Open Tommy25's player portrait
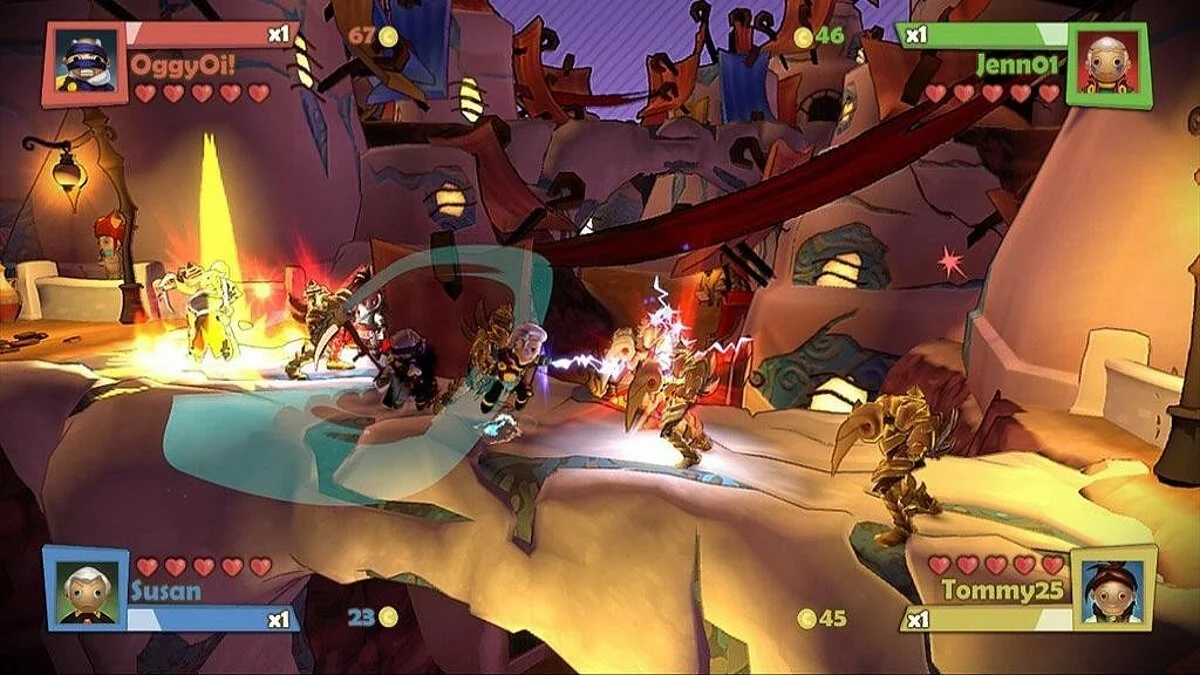Viewport: 1200px width, 675px height. 1113,588
